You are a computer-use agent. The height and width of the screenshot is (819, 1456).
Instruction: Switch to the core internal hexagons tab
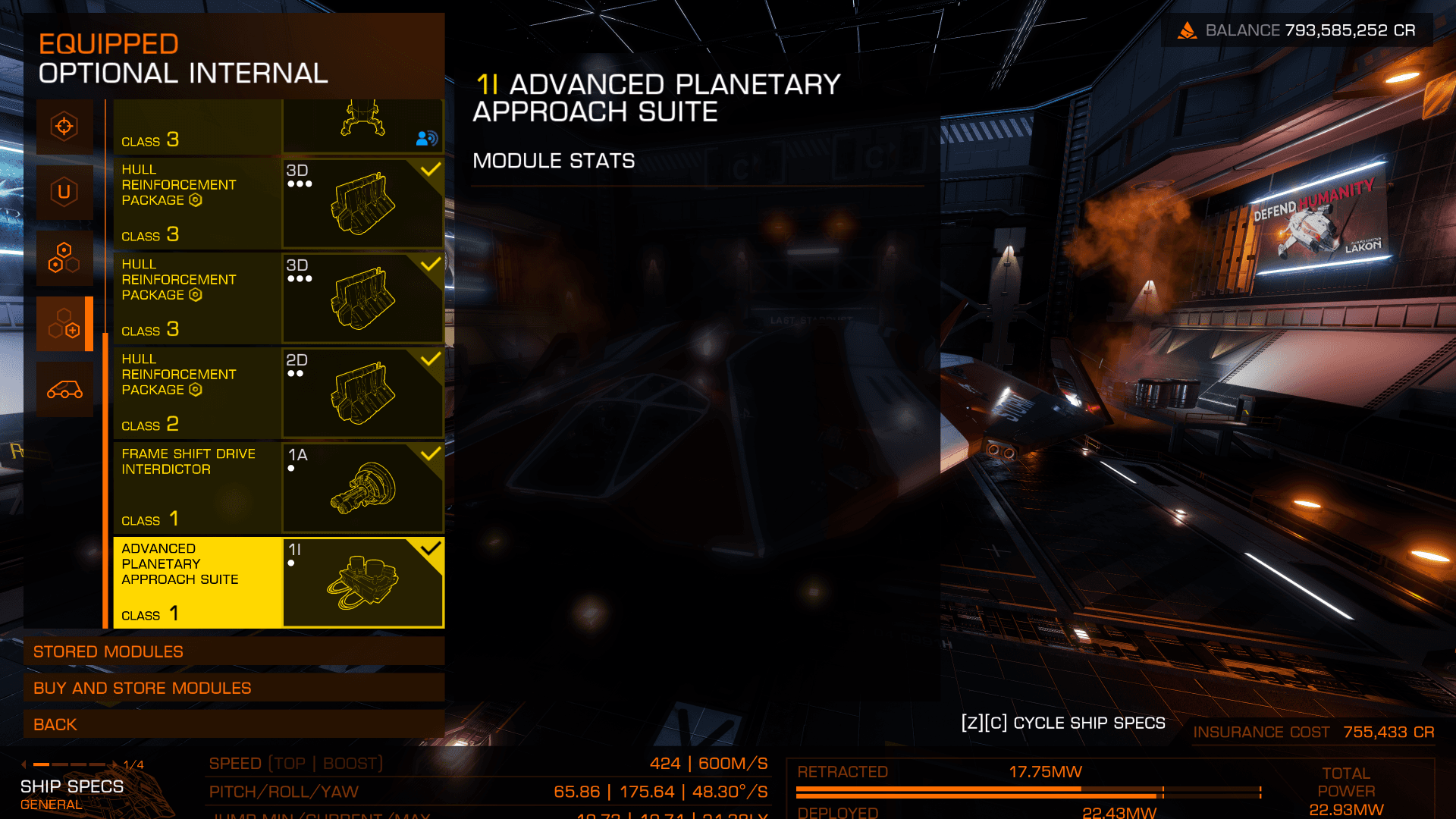click(64, 258)
